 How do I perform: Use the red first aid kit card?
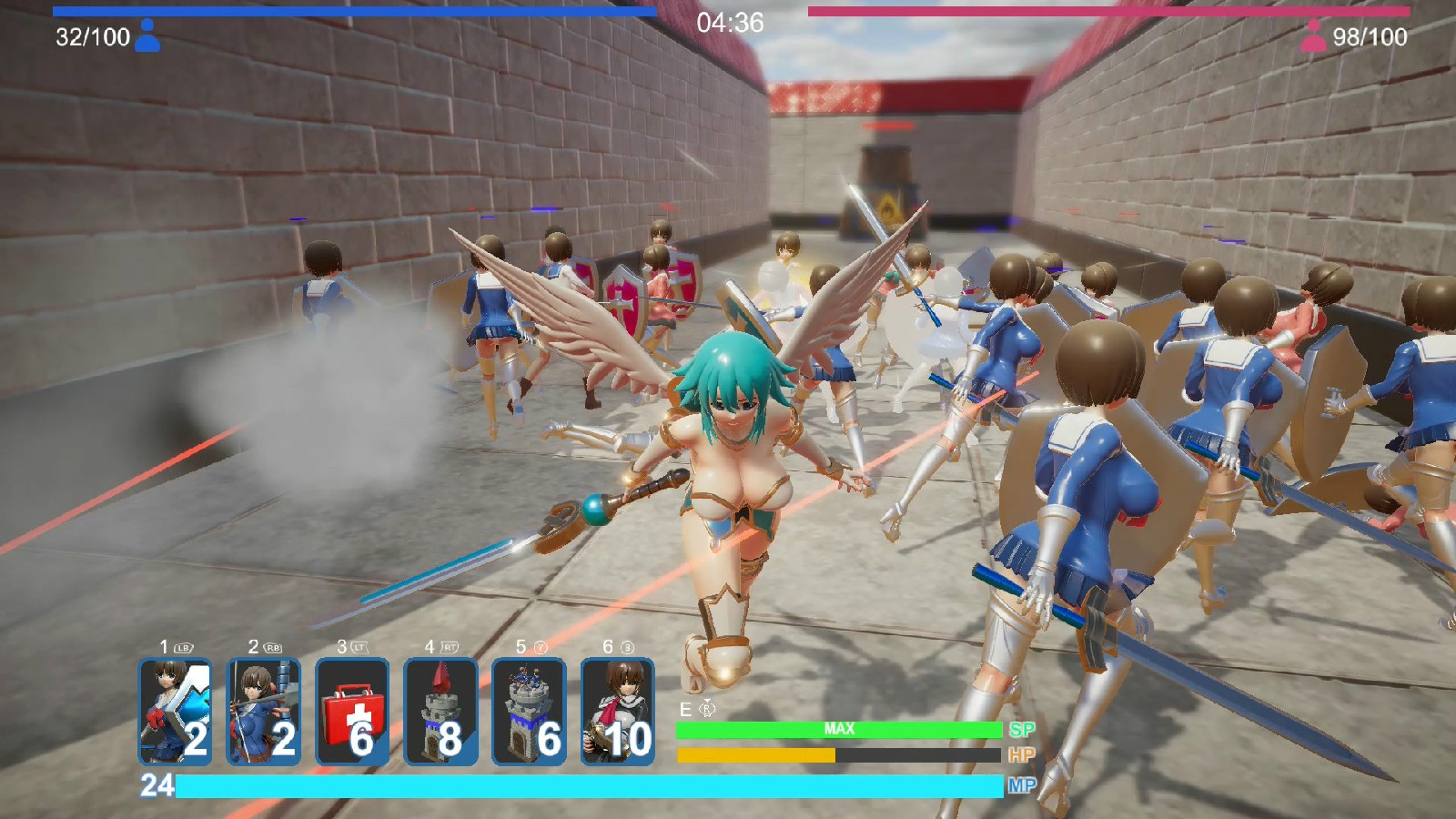coord(352,712)
